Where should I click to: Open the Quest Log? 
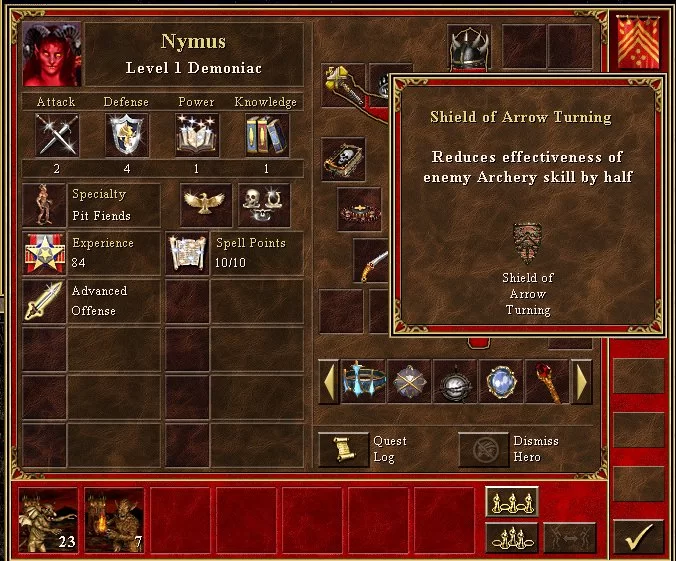[x=343, y=449]
